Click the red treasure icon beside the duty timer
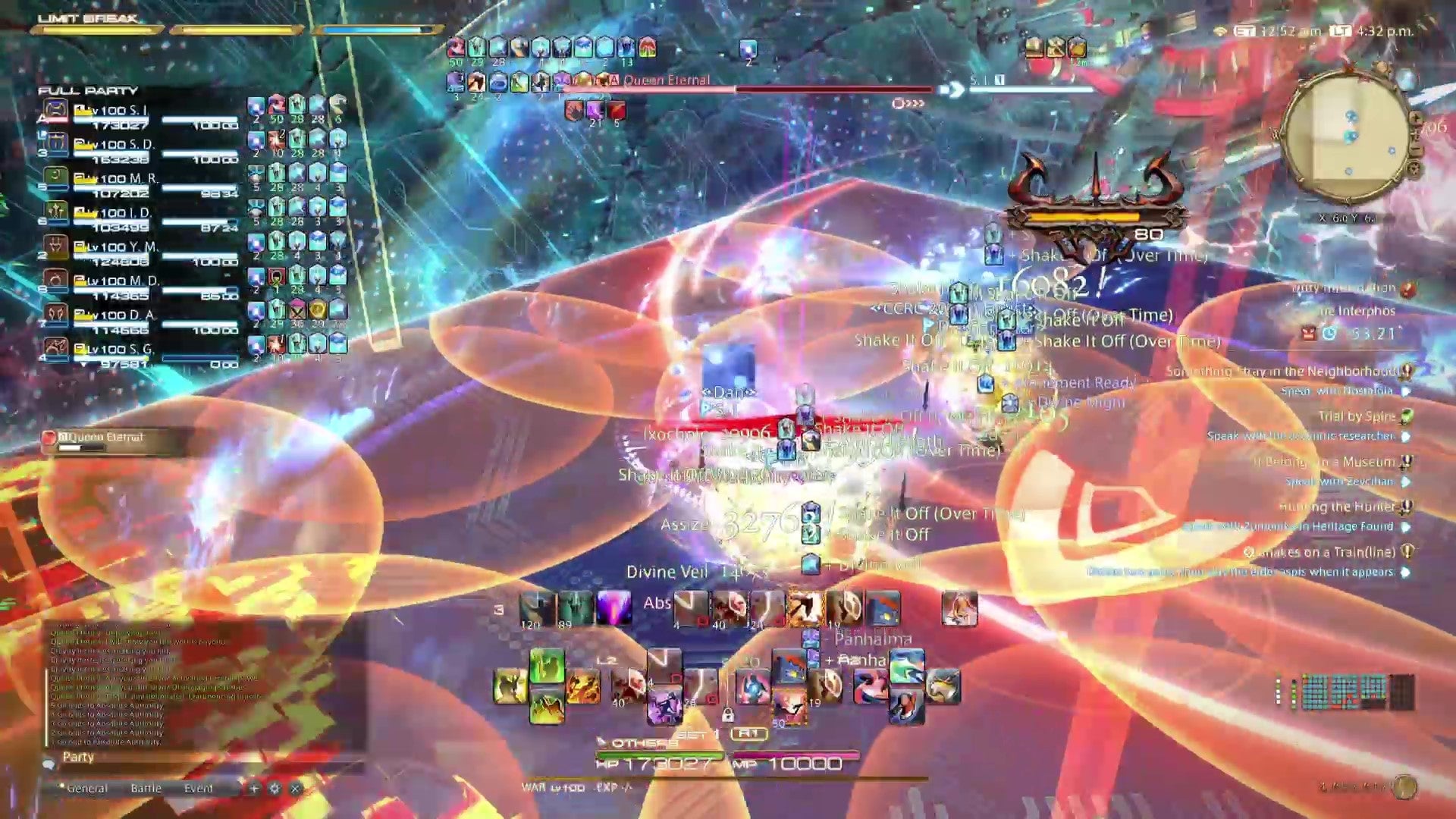This screenshot has height=819, width=1456. click(x=1309, y=334)
